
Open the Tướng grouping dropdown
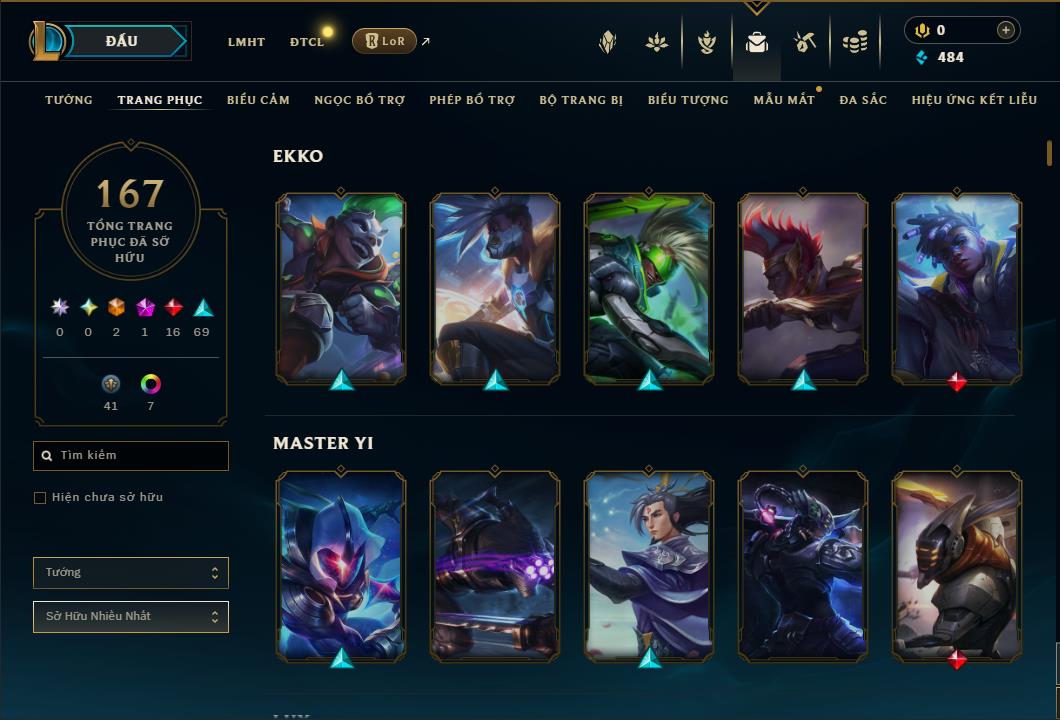131,573
